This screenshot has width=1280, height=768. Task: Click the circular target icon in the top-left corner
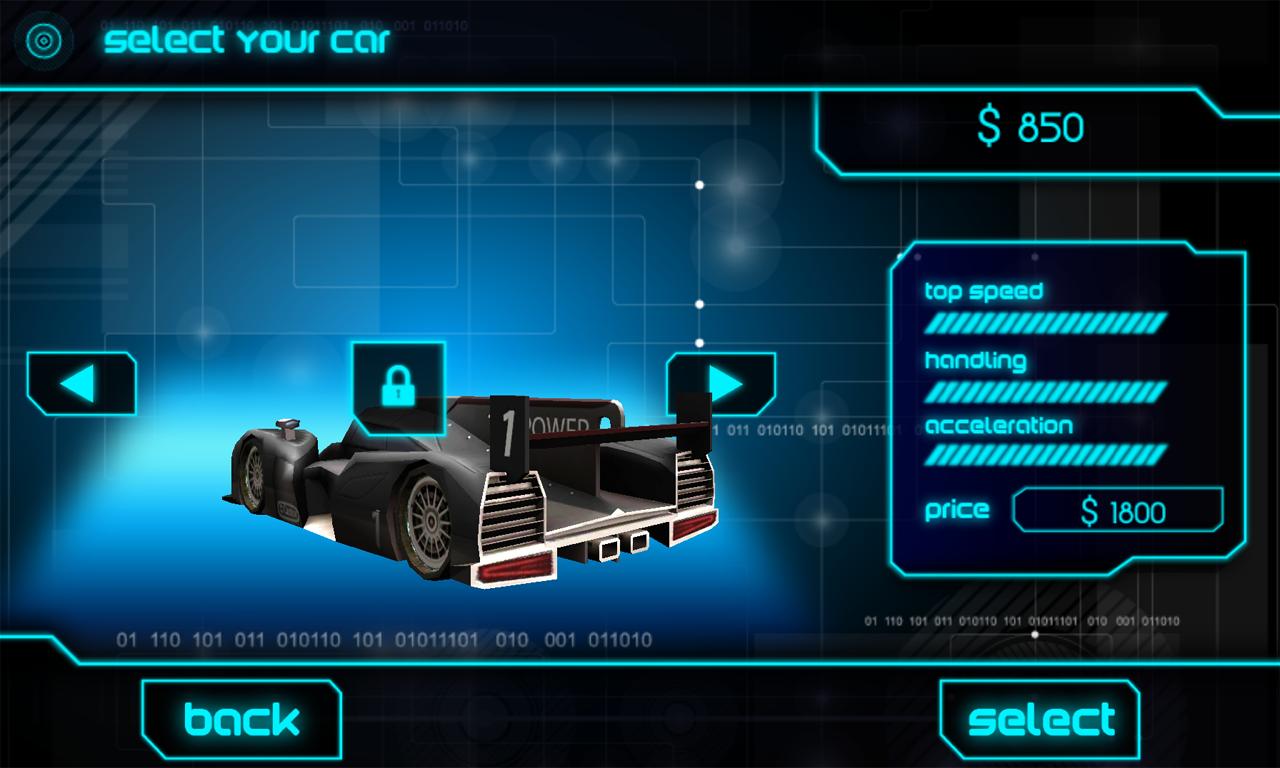pyautogui.click(x=42, y=41)
